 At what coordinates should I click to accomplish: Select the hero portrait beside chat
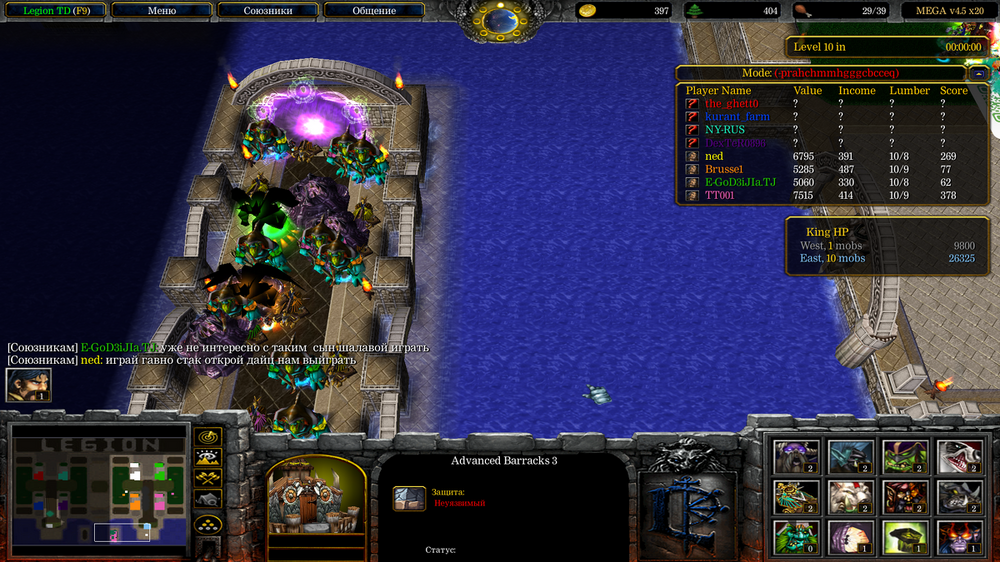click(x=28, y=385)
